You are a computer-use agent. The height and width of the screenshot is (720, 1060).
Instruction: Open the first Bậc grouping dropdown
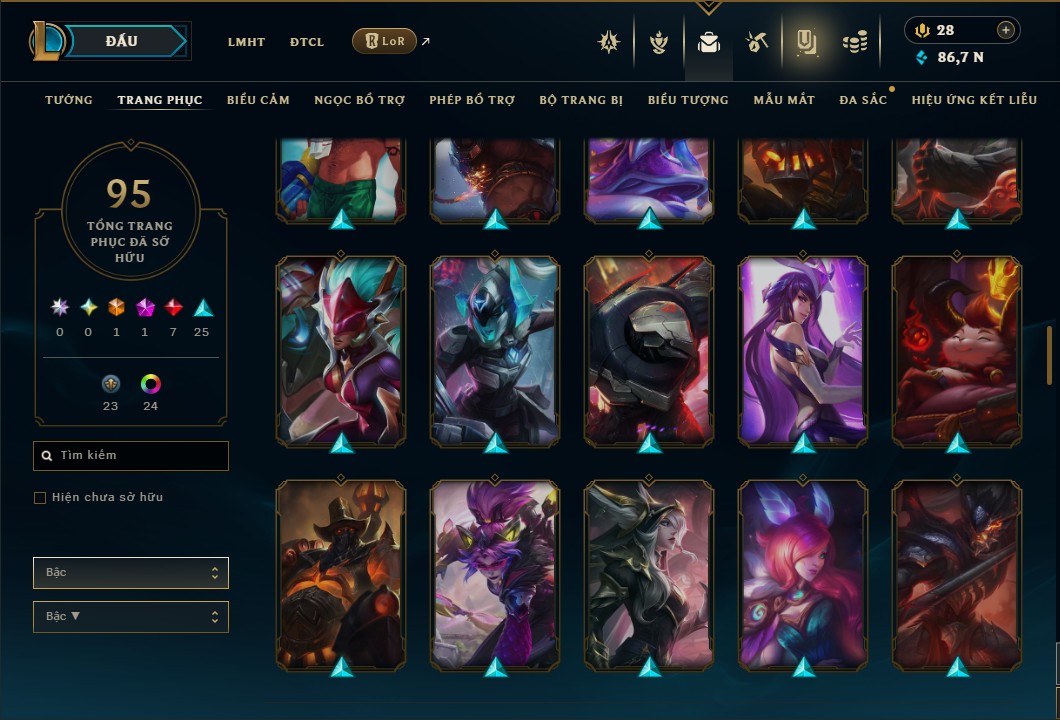point(131,573)
